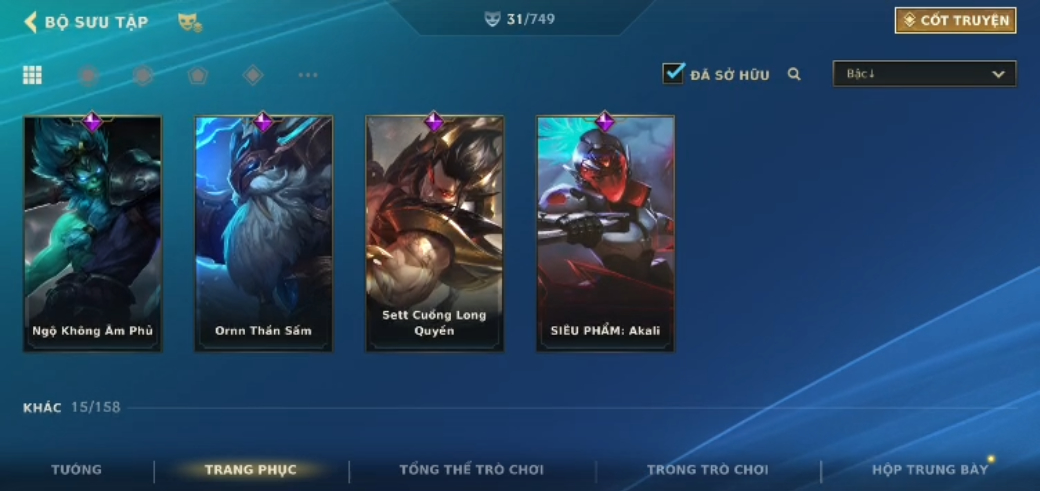Pick the SIÊU PHẨM: Akali skin card

pyautogui.click(x=605, y=234)
